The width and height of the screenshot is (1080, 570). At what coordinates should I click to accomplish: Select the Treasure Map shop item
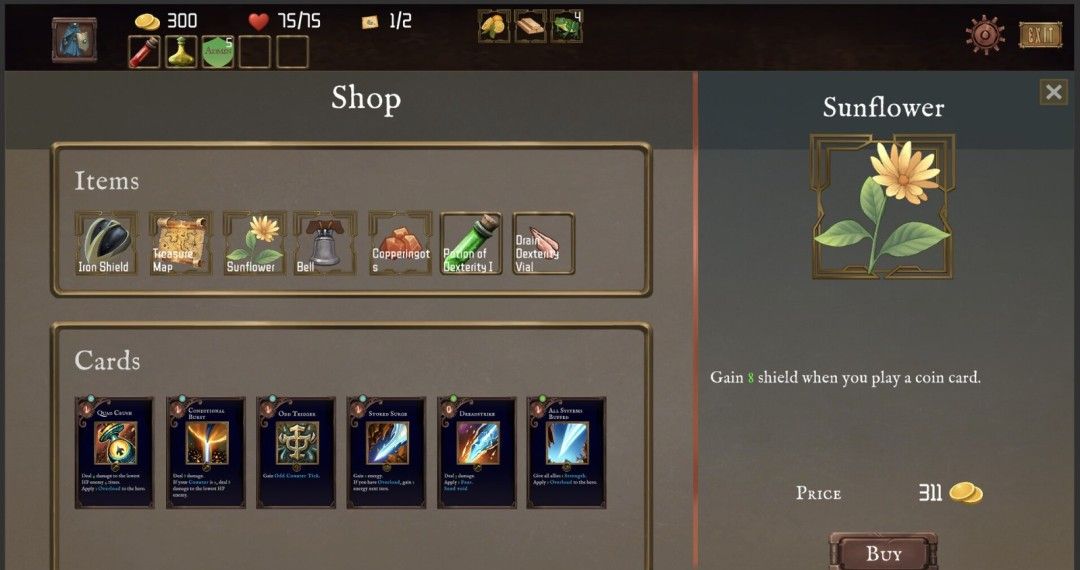pyautogui.click(x=179, y=243)
